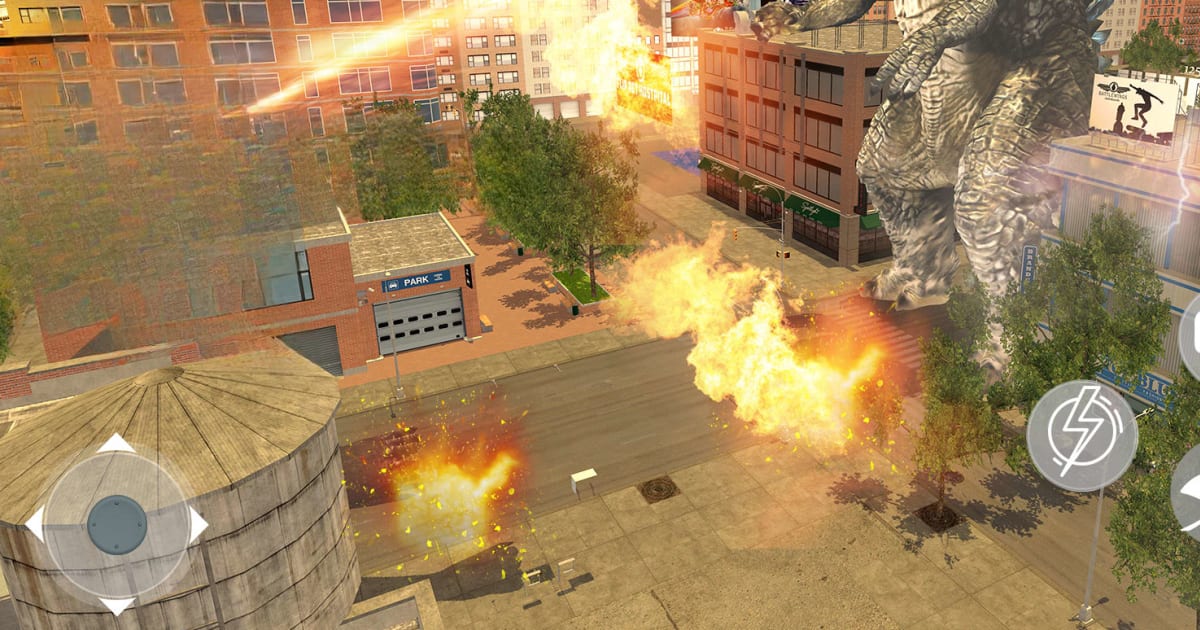Tap the joystick's left arrow
Image resolution: width=1200 pixels, height=630 pixels.
click(x=36, y=524)
